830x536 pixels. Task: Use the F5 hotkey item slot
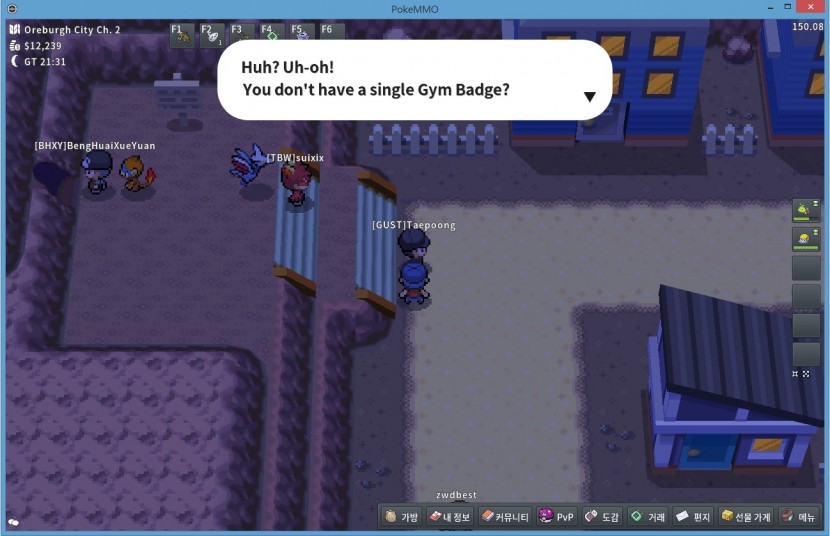coord(301,33)
